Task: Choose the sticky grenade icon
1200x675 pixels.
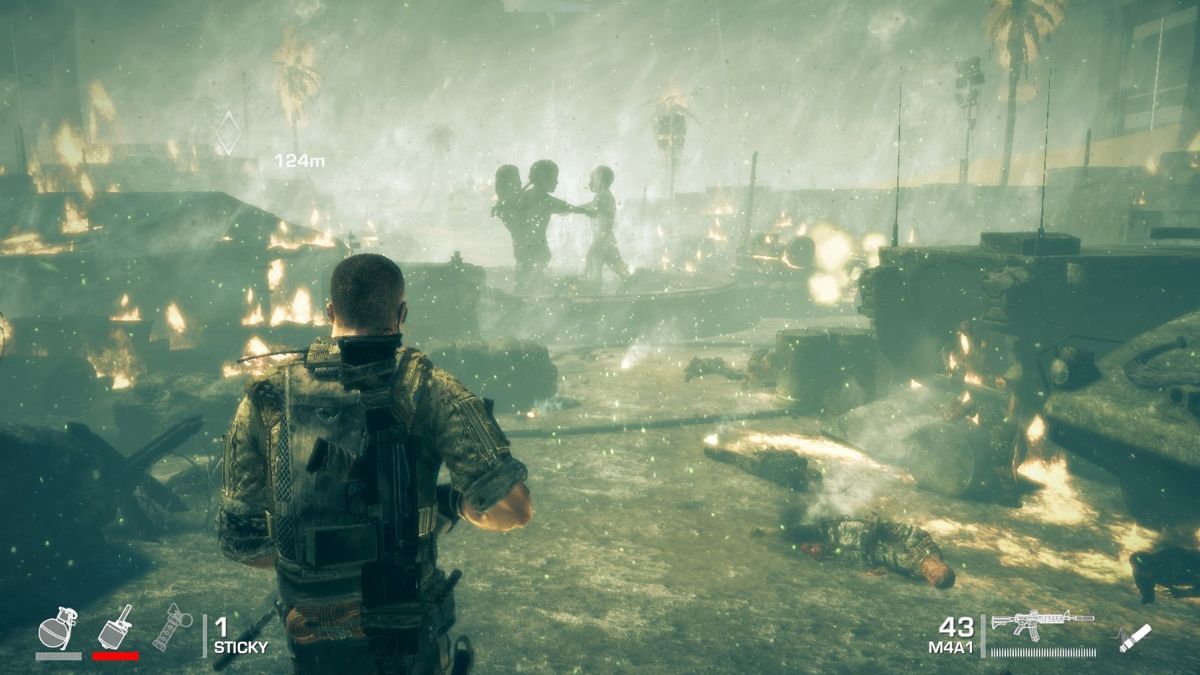Action: point(115,627)
